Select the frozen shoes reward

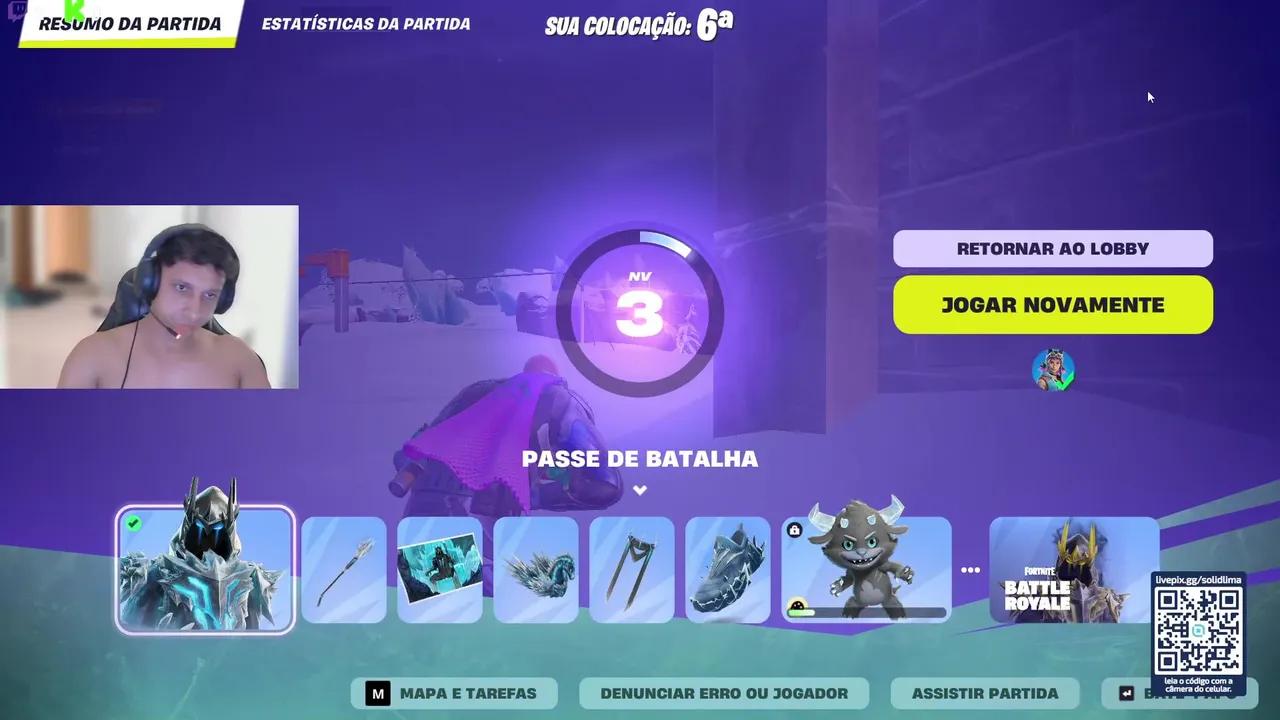[727, 568]
